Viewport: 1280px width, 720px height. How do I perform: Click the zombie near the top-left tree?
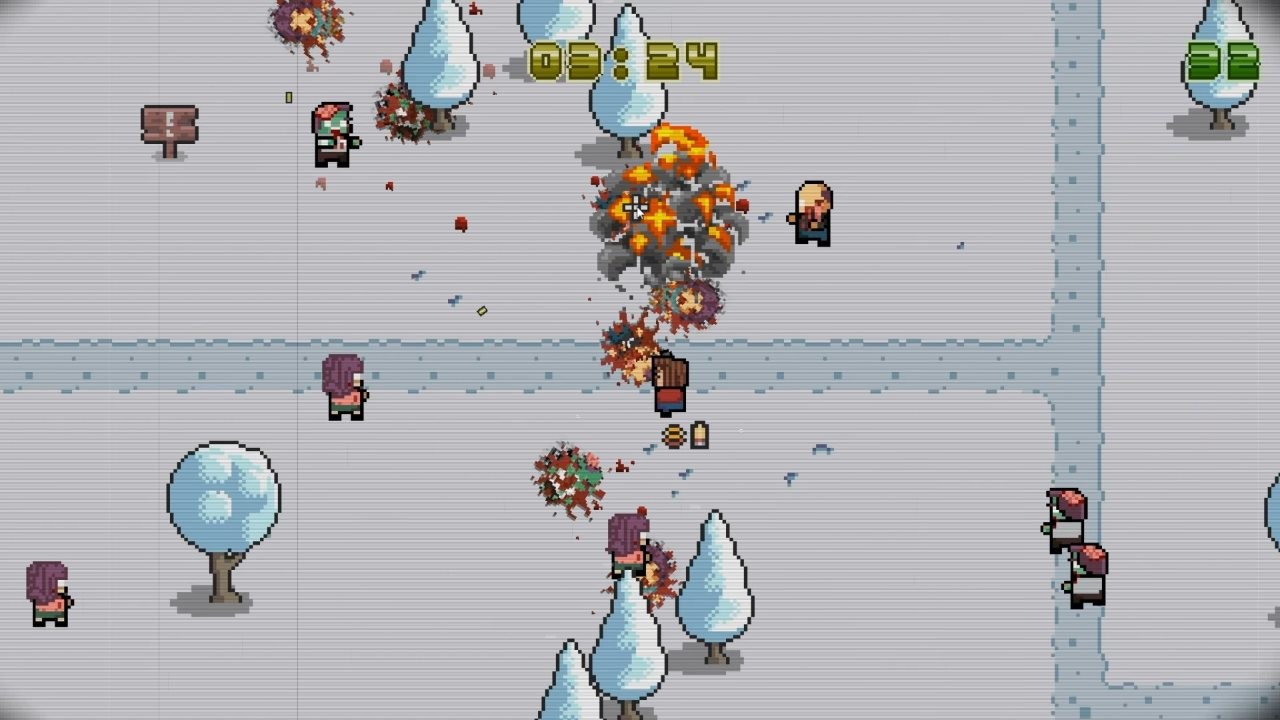332,135
